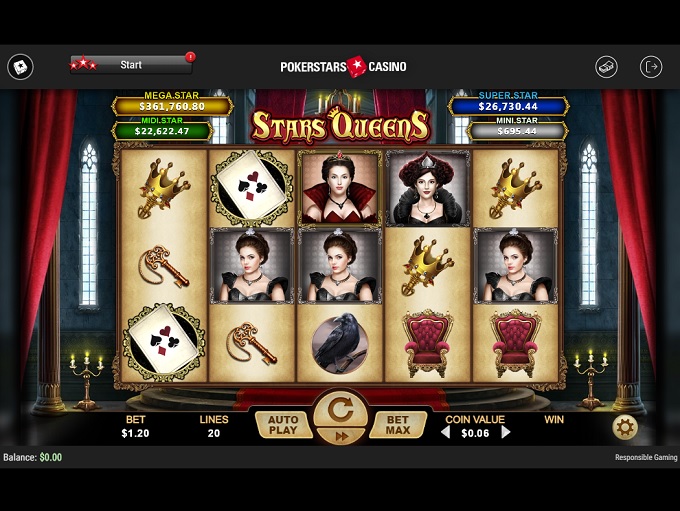The height and width of the screenshot is (511, 680).
Task: Open the Responsible Gaming link
Action: coord(645,457)
